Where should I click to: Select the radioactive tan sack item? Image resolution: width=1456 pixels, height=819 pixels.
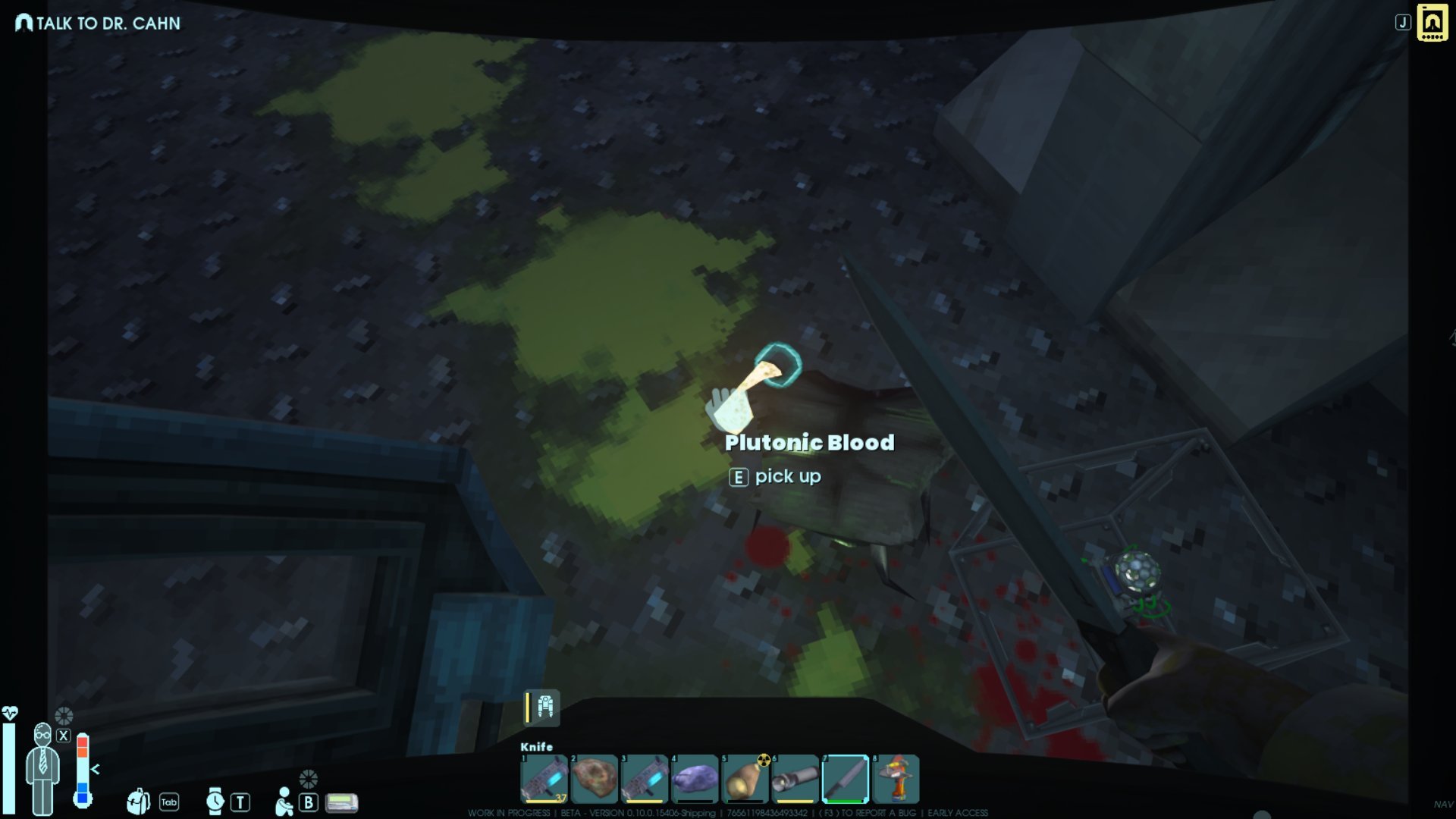(x=745, y=779)
